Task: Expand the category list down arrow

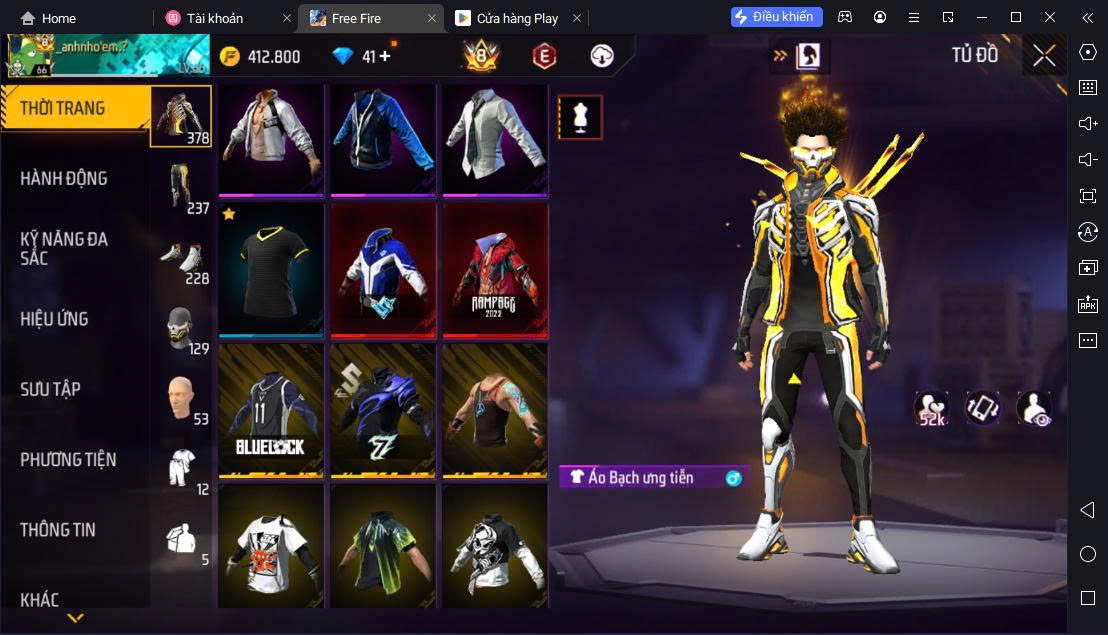Action: click(75, 619)
